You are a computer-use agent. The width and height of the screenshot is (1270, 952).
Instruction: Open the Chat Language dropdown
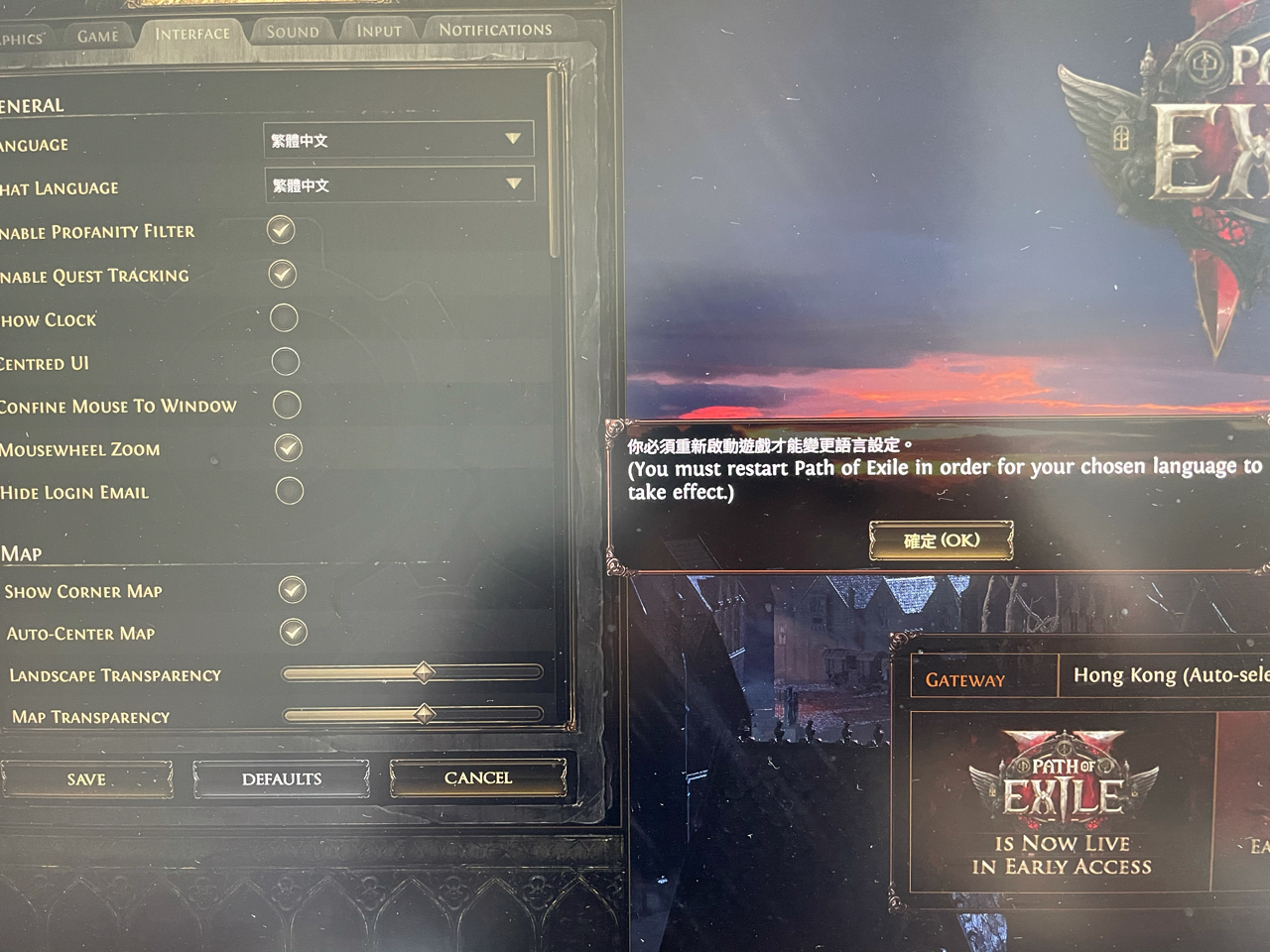pyautogui.click(x=399, y=185)
